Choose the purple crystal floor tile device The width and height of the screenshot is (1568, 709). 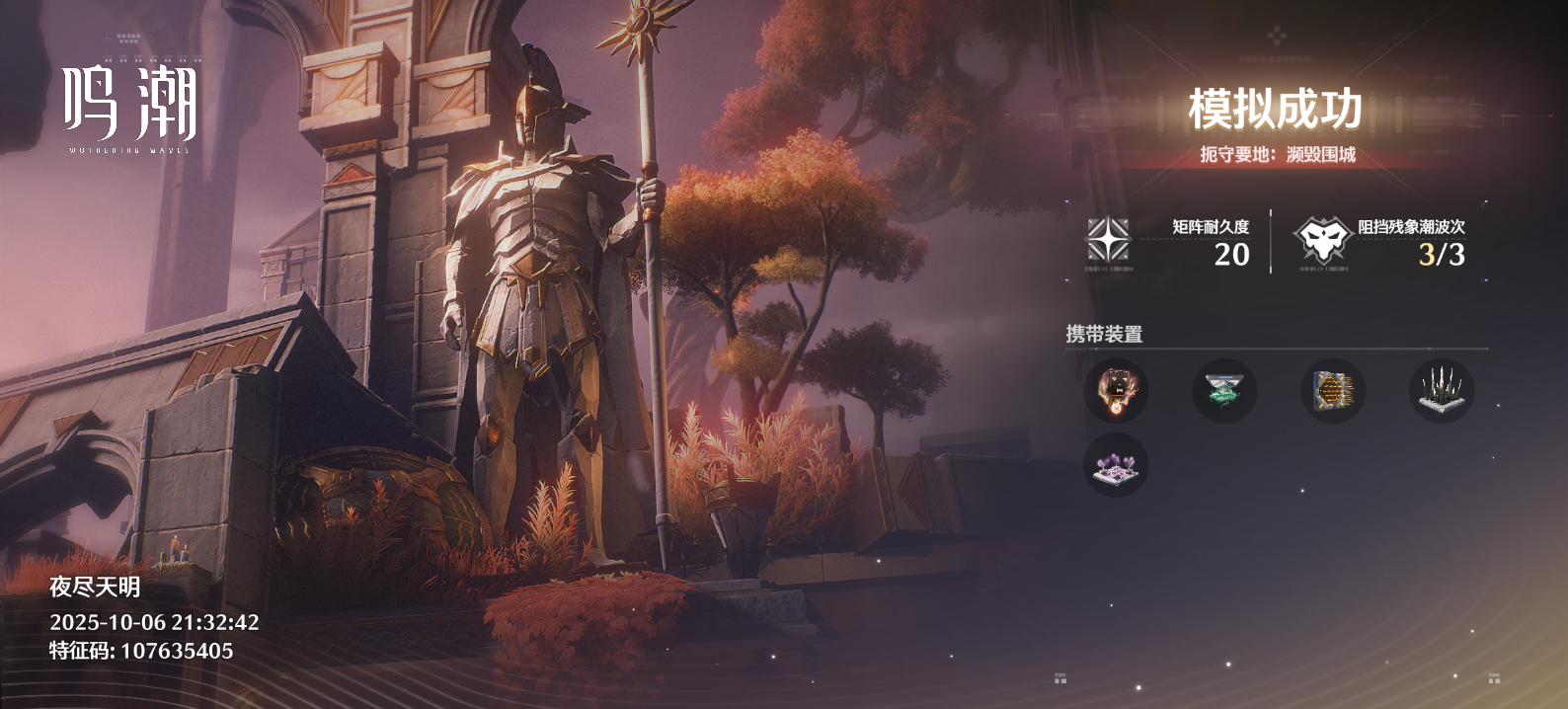[x=1116, y=465]
